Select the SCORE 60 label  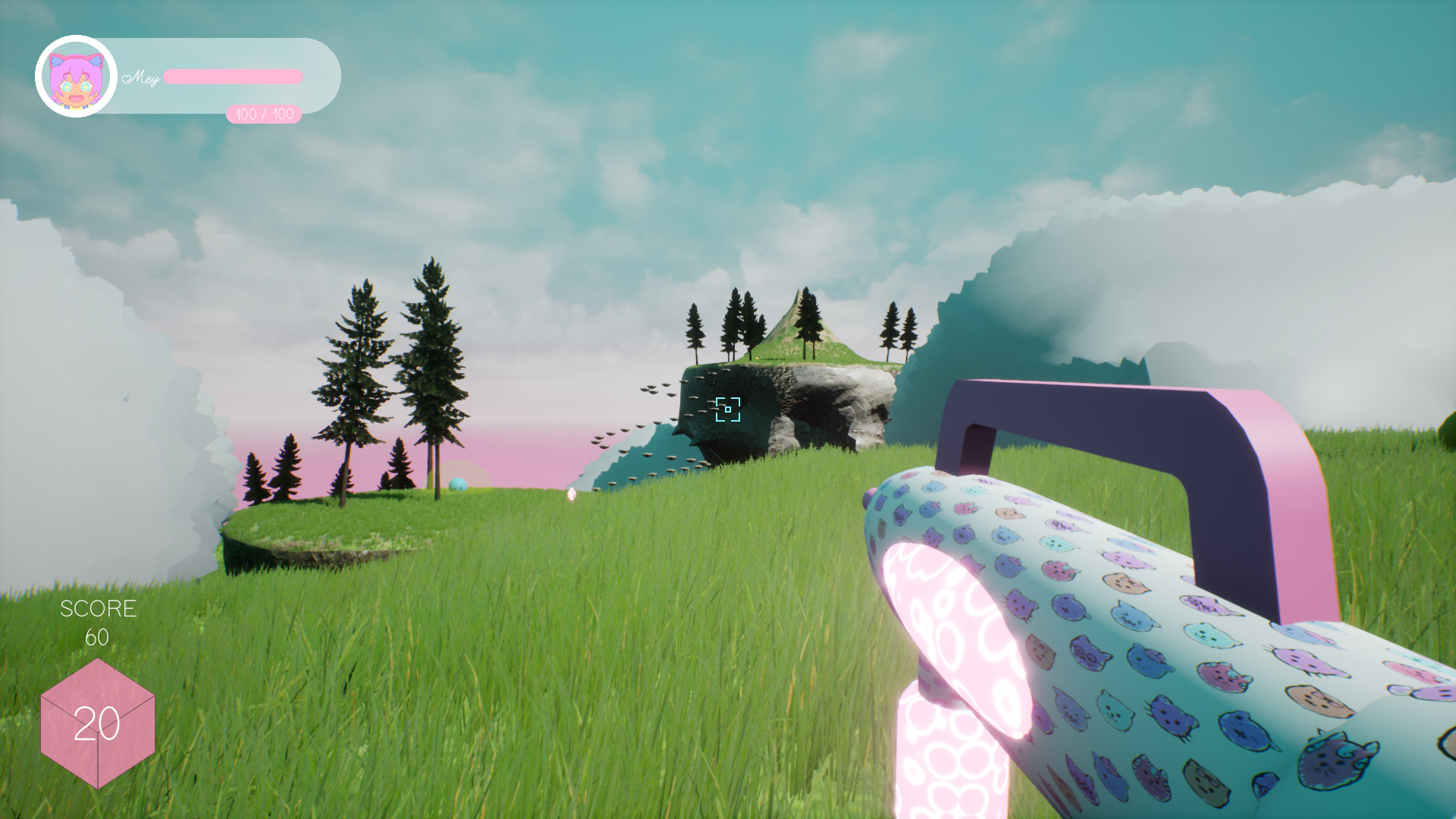(99, 622)
